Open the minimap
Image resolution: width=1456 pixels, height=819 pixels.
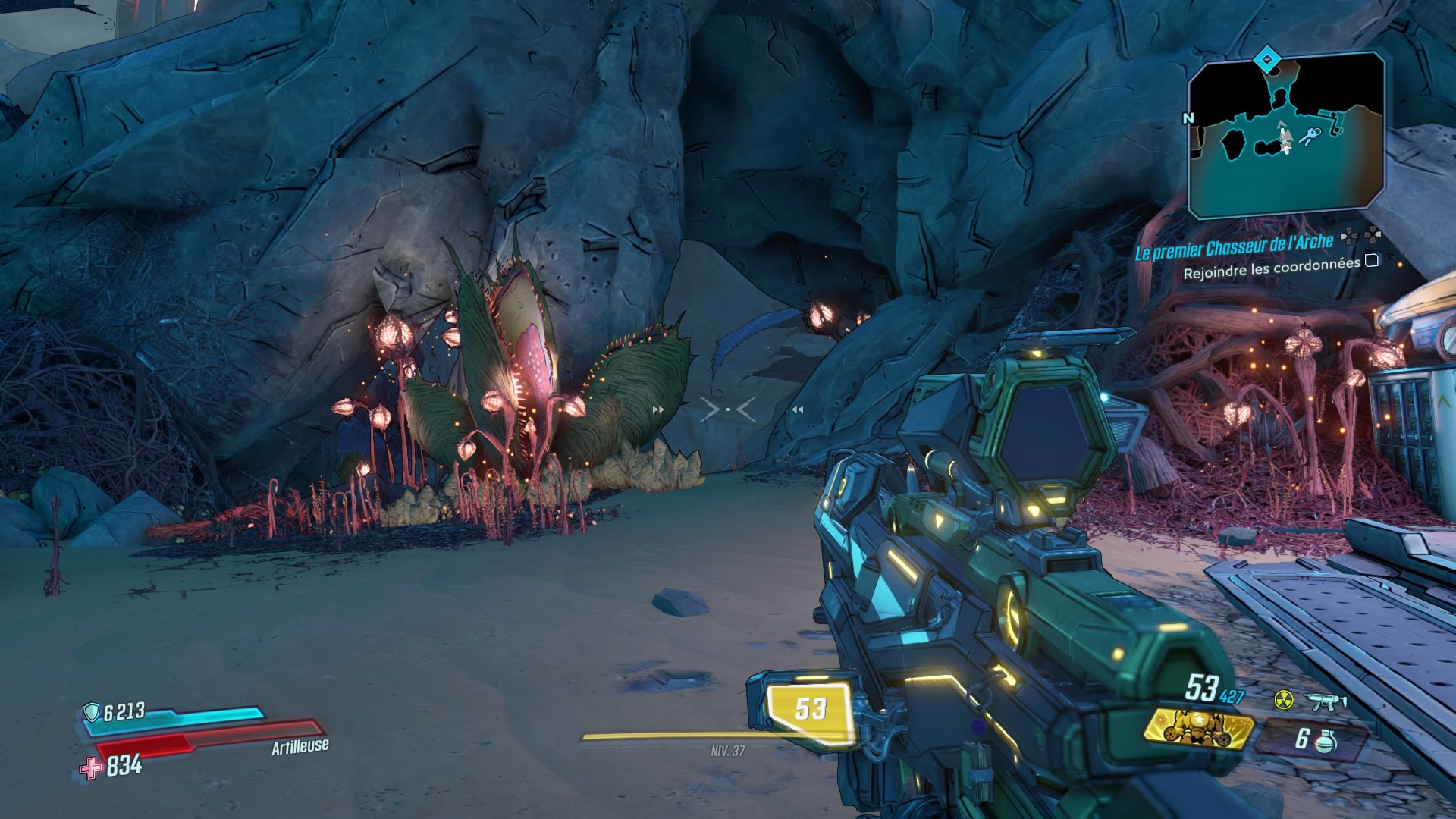(x=1286, y=136)
